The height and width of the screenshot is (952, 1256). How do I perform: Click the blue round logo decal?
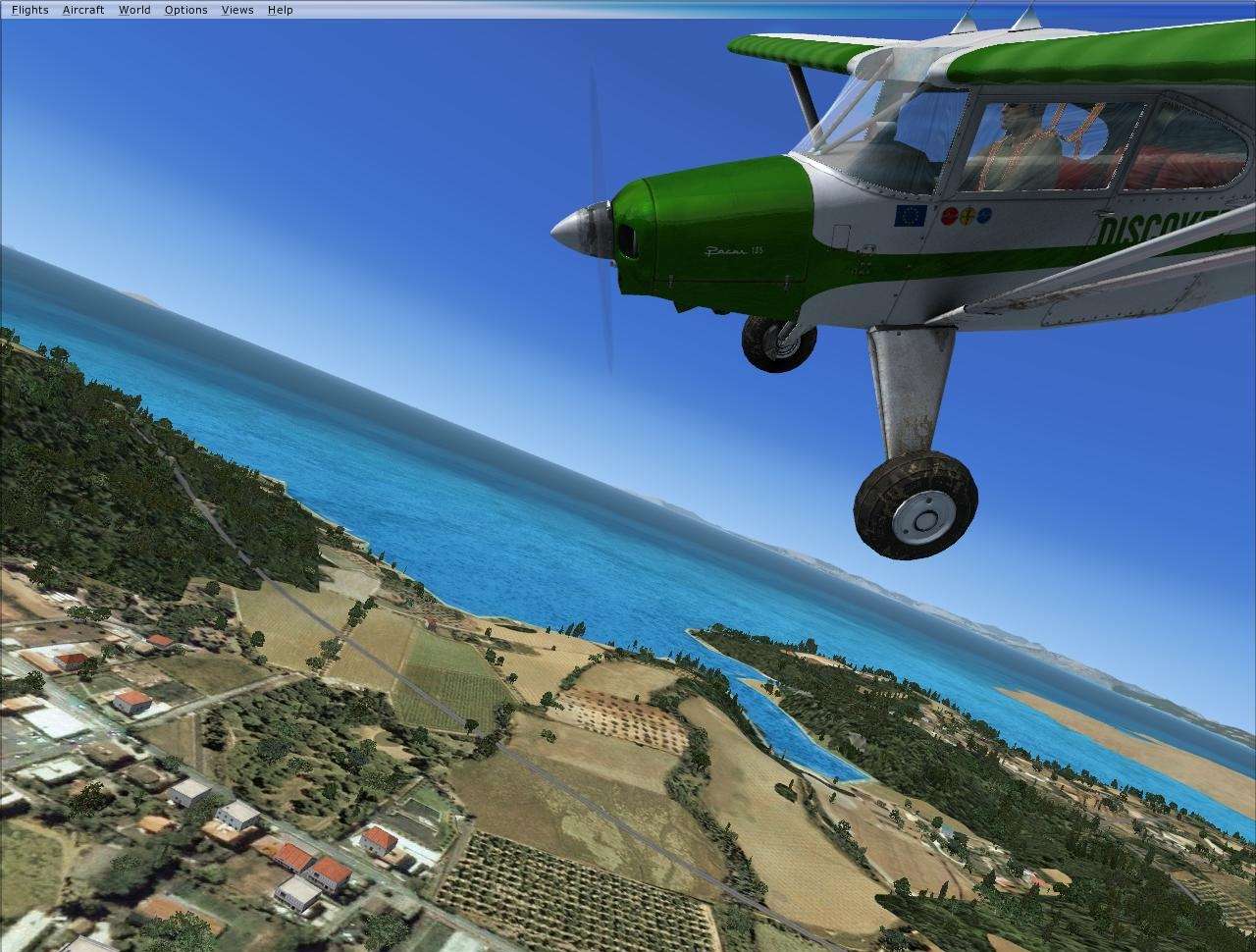[x=984, y=216]
